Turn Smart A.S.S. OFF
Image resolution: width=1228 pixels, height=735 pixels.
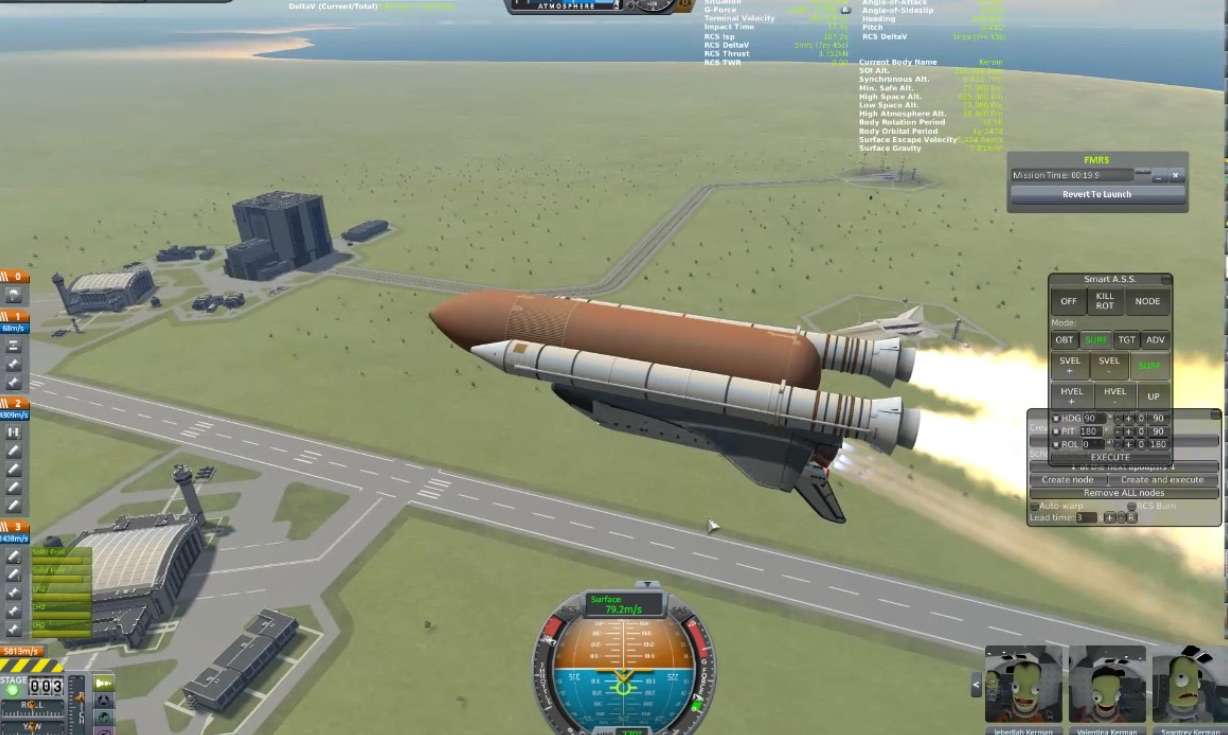tap(1069, 301)
